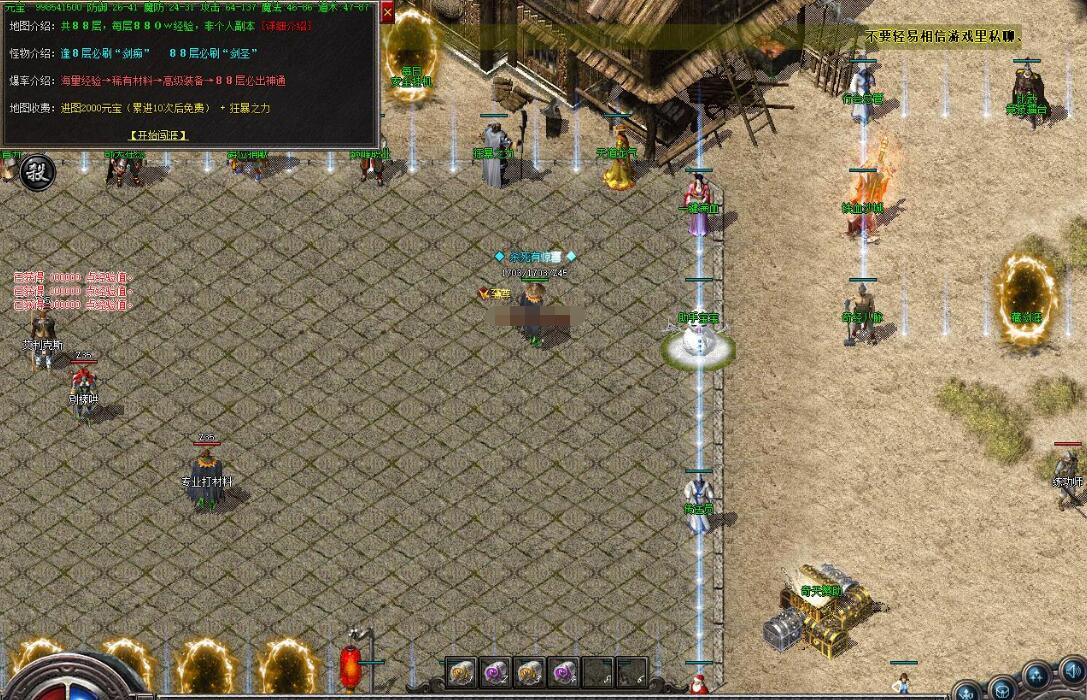Toggle the sound speaker button

[x=1074, y=673]
